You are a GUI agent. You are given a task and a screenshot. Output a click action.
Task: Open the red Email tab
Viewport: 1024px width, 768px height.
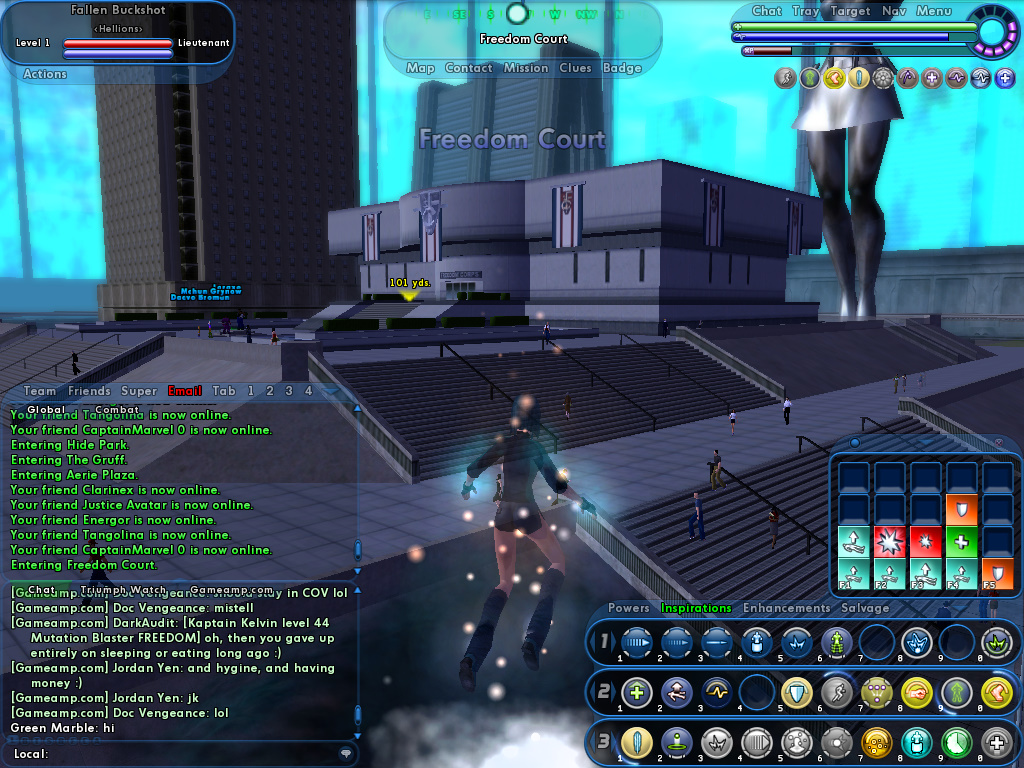click(185, 391)
